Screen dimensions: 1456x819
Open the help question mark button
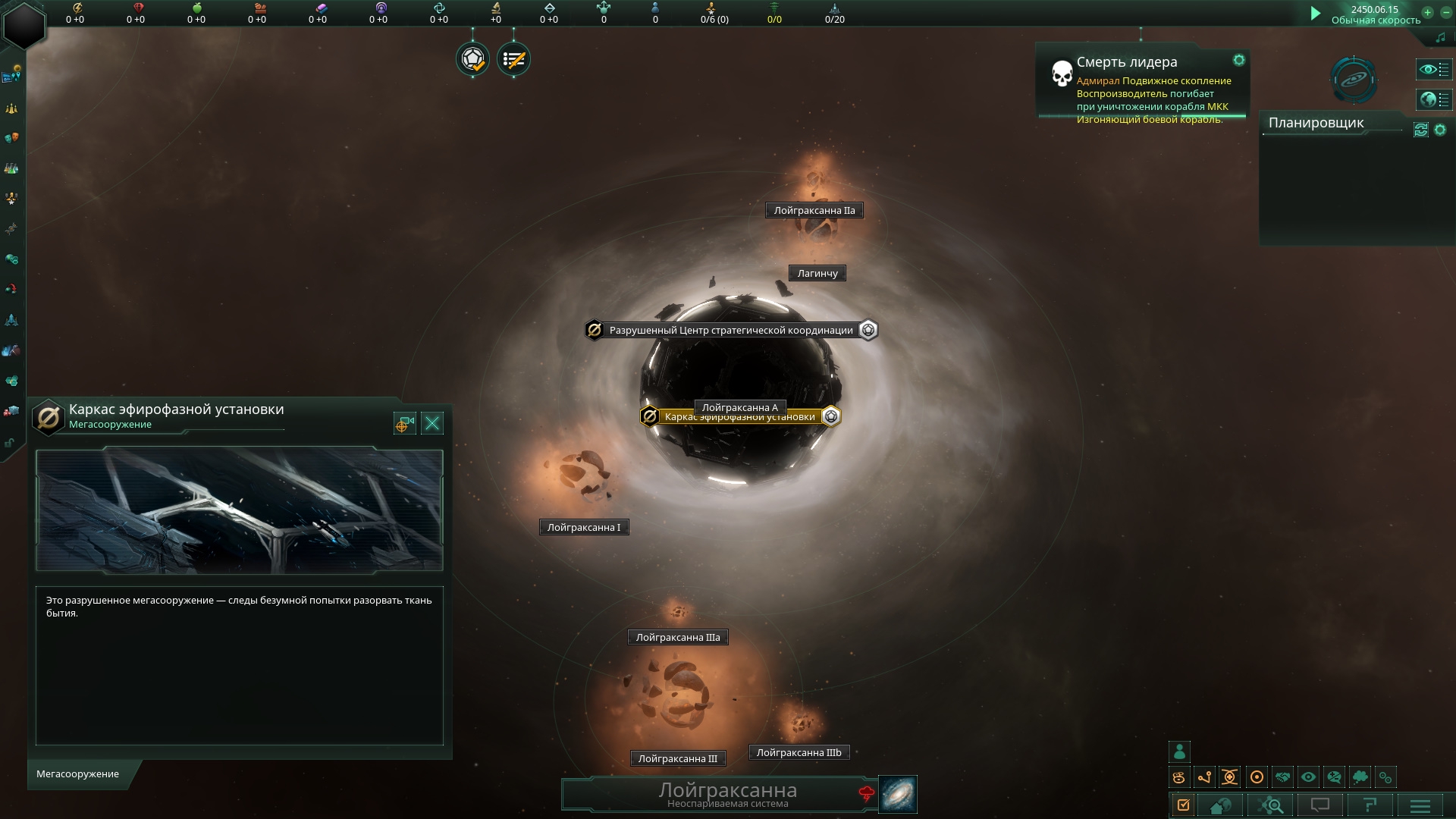[1370, 805]
